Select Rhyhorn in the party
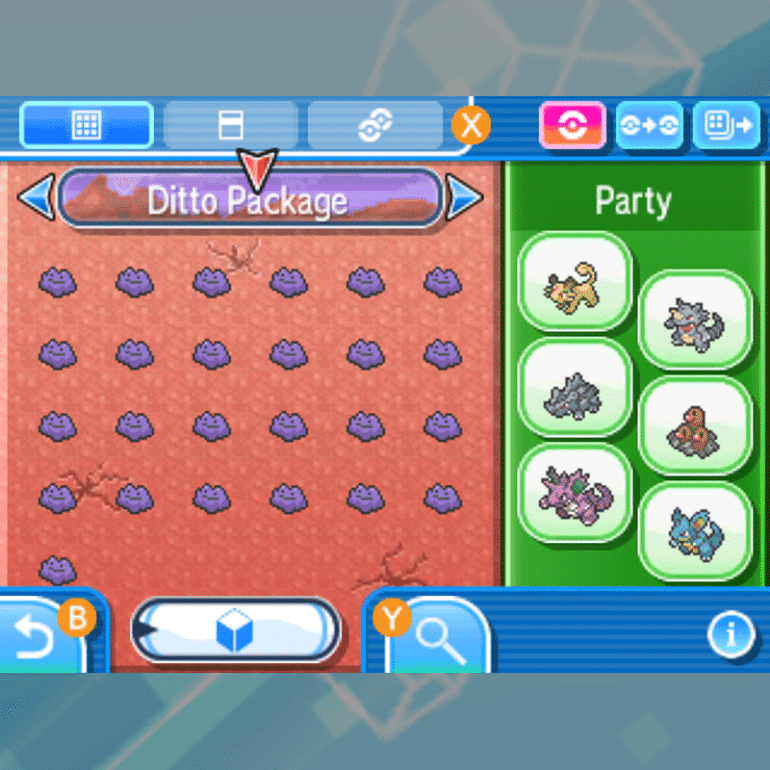 click(x=575, y=390)
